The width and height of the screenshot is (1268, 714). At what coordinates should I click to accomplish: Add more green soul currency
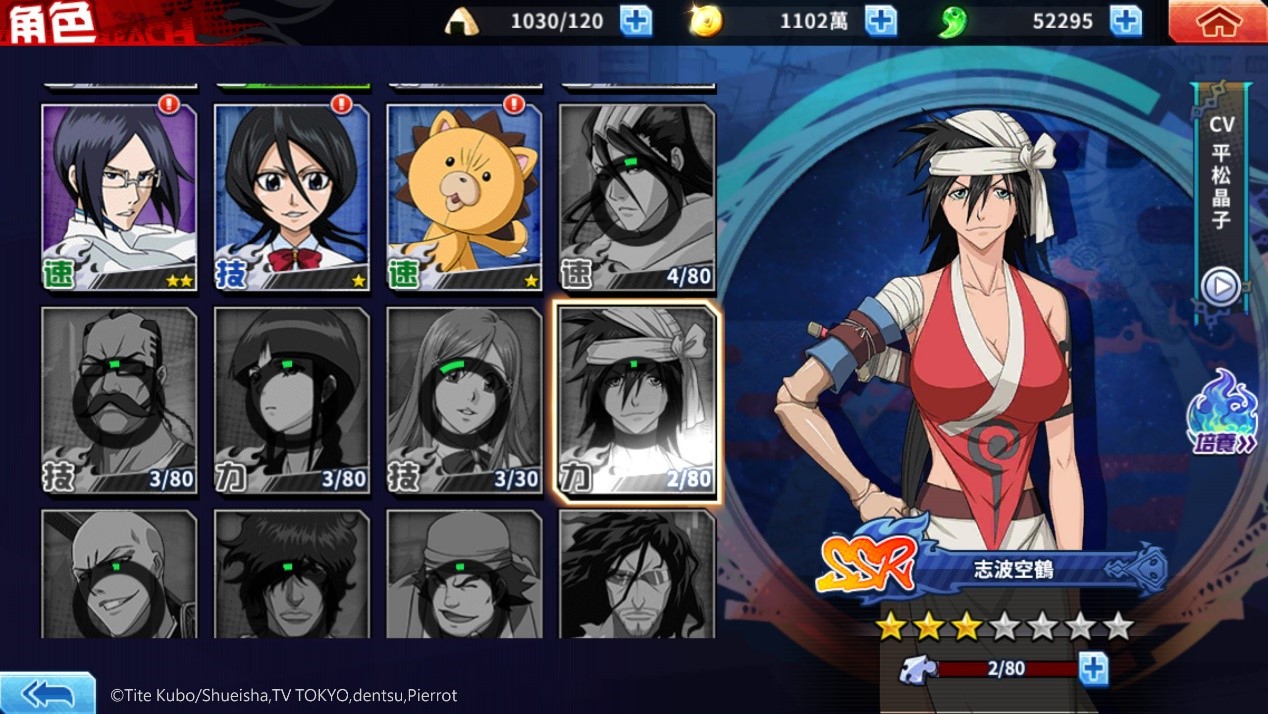pos(1125,21)
